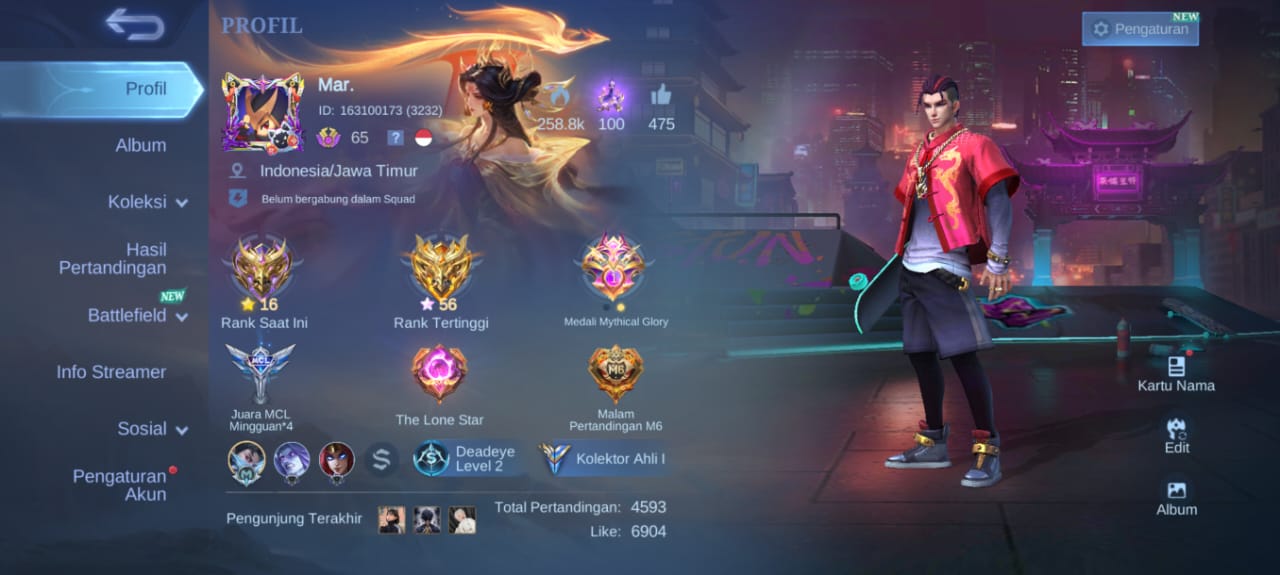1280x575 pixels.
Task: Open the Album tab in sidebar
Action: (140, 145)
